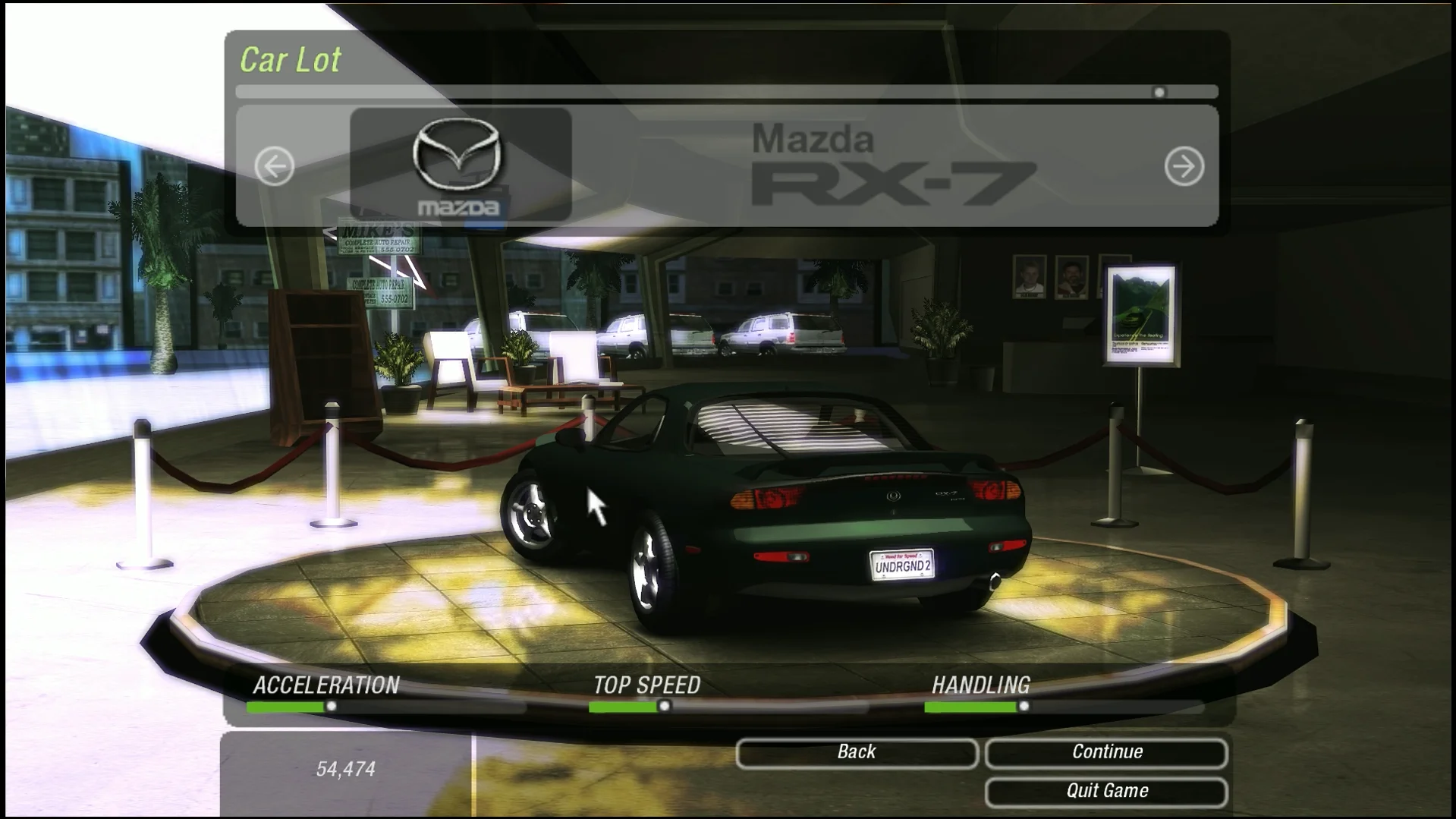Show the previous car with the left arrow
The image size is (1456, 819).
coord(274,166)
